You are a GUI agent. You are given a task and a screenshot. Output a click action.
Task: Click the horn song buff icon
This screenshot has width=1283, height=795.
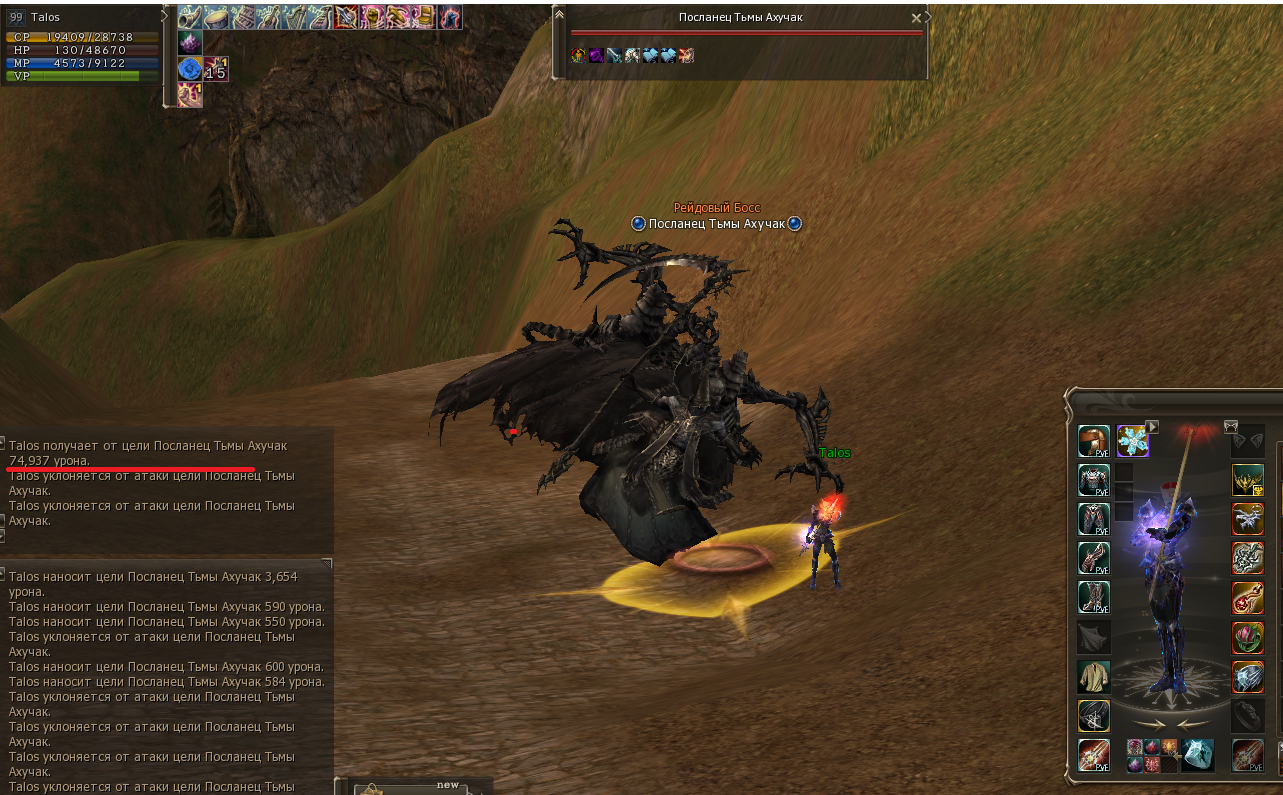click(190, 17)
